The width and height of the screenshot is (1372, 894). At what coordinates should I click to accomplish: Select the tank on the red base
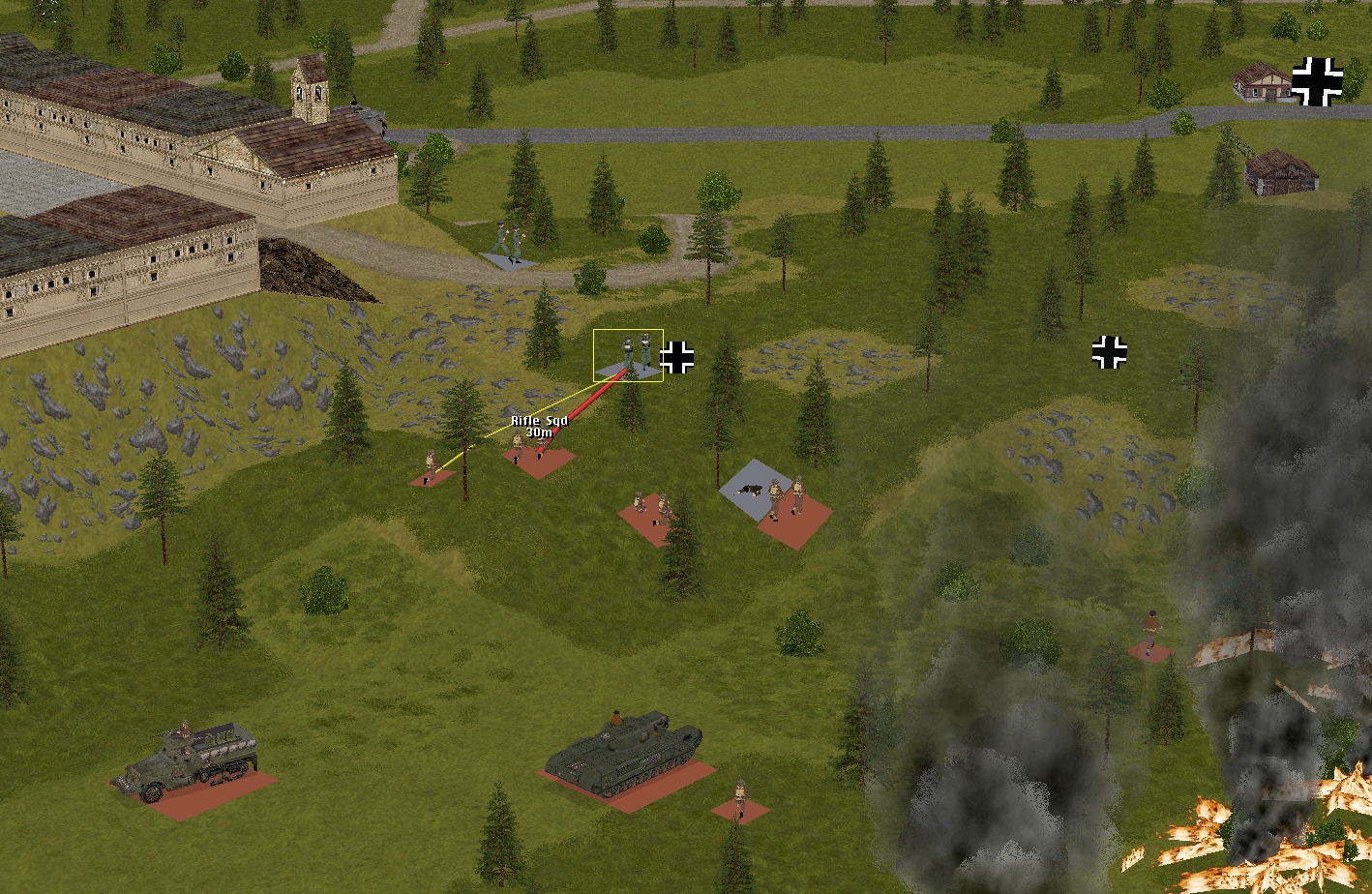(x=618, y=755)
